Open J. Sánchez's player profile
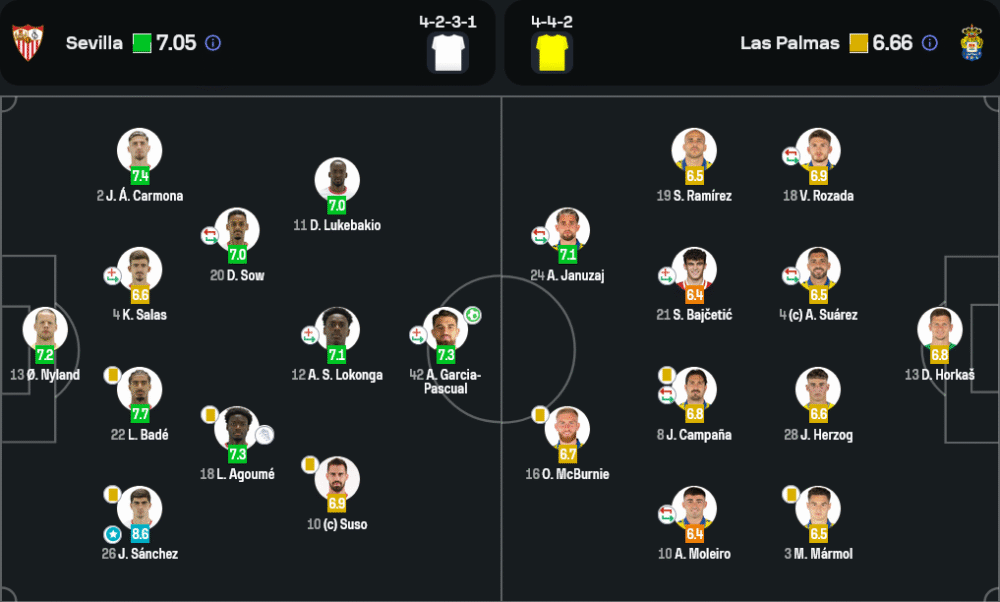 140,508
